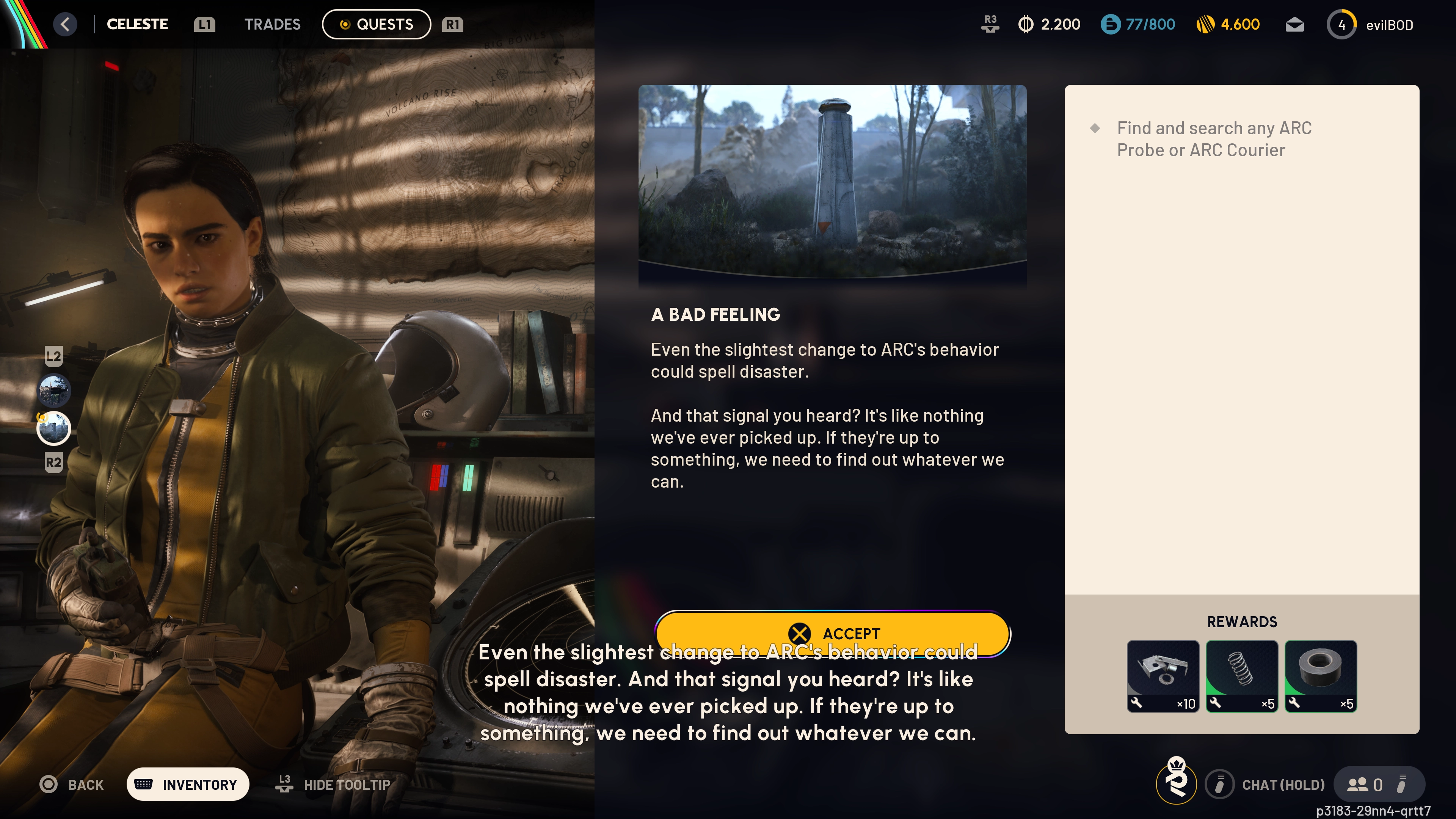
Task: Switch to the Trades tab
Action: coord(272,24)
